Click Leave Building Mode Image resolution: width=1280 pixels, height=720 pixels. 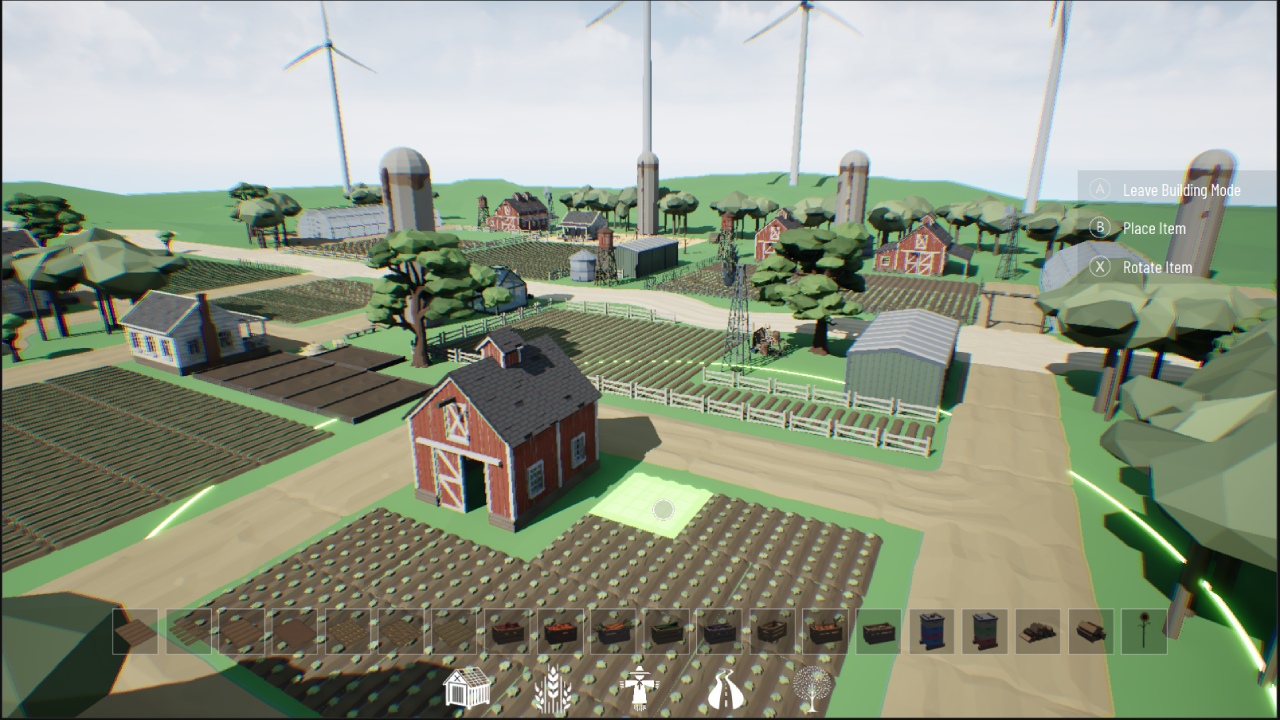point(1180,190)
